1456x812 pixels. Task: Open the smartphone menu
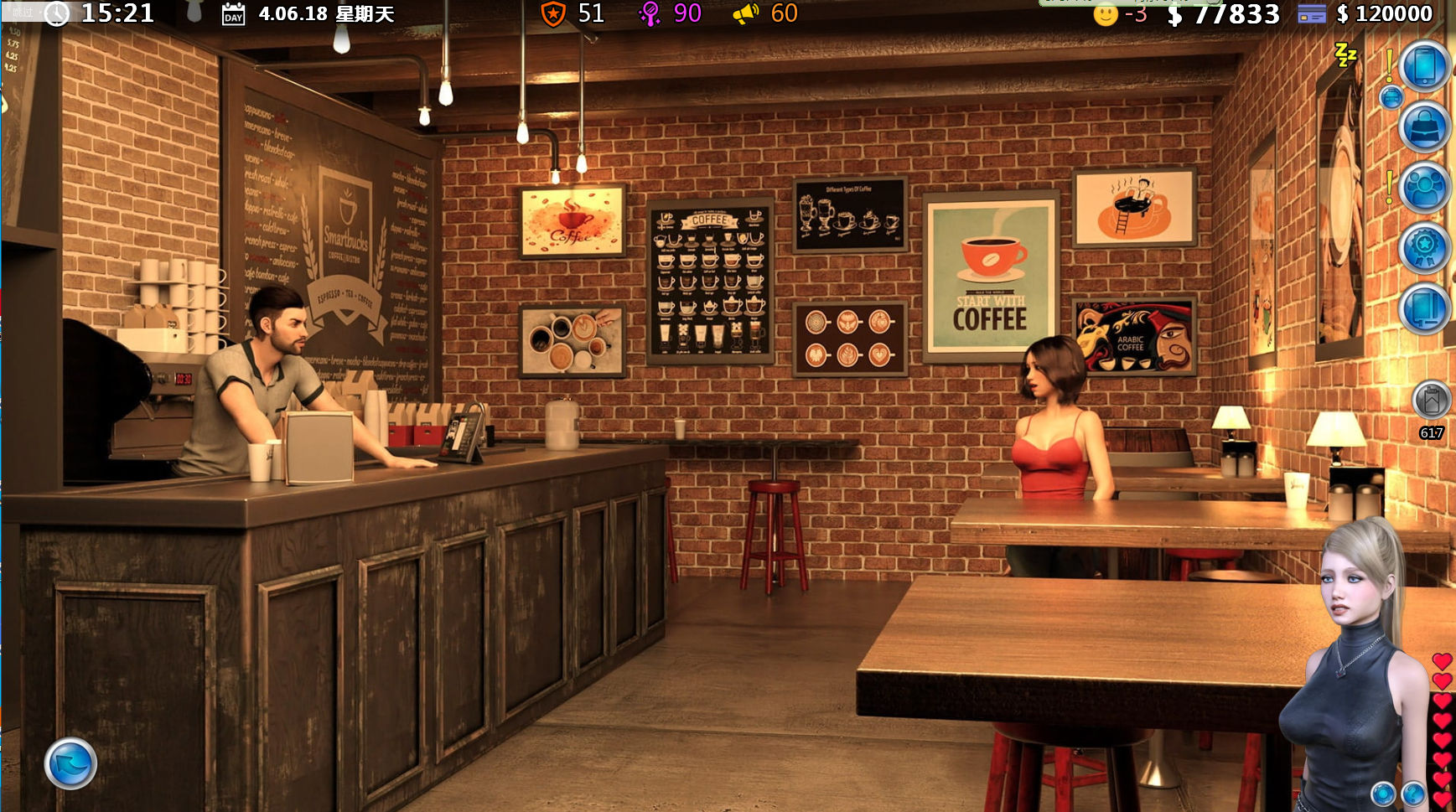pyautogui.click(x=1424, y=66)
